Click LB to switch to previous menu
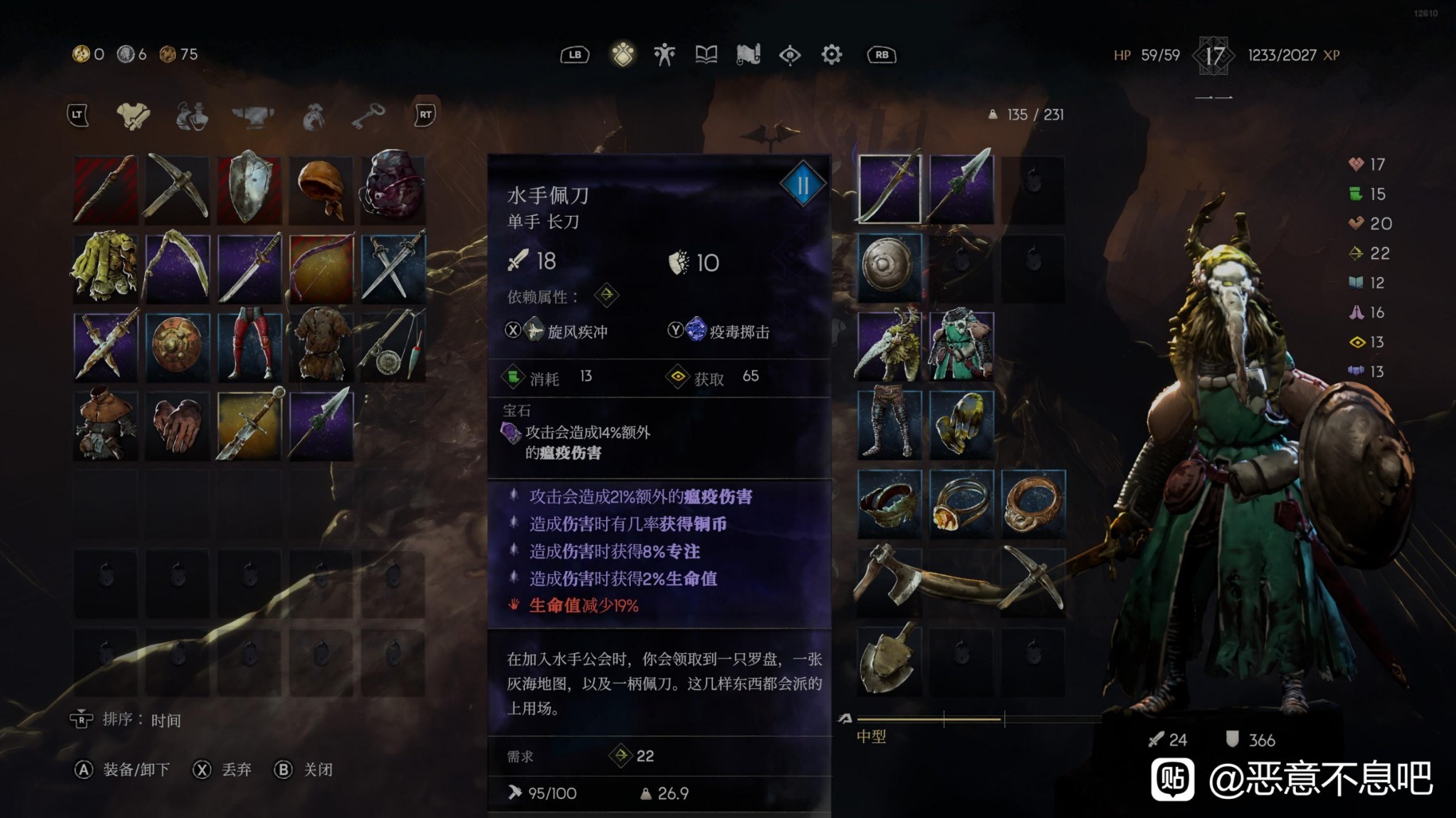 pos(573,54)
